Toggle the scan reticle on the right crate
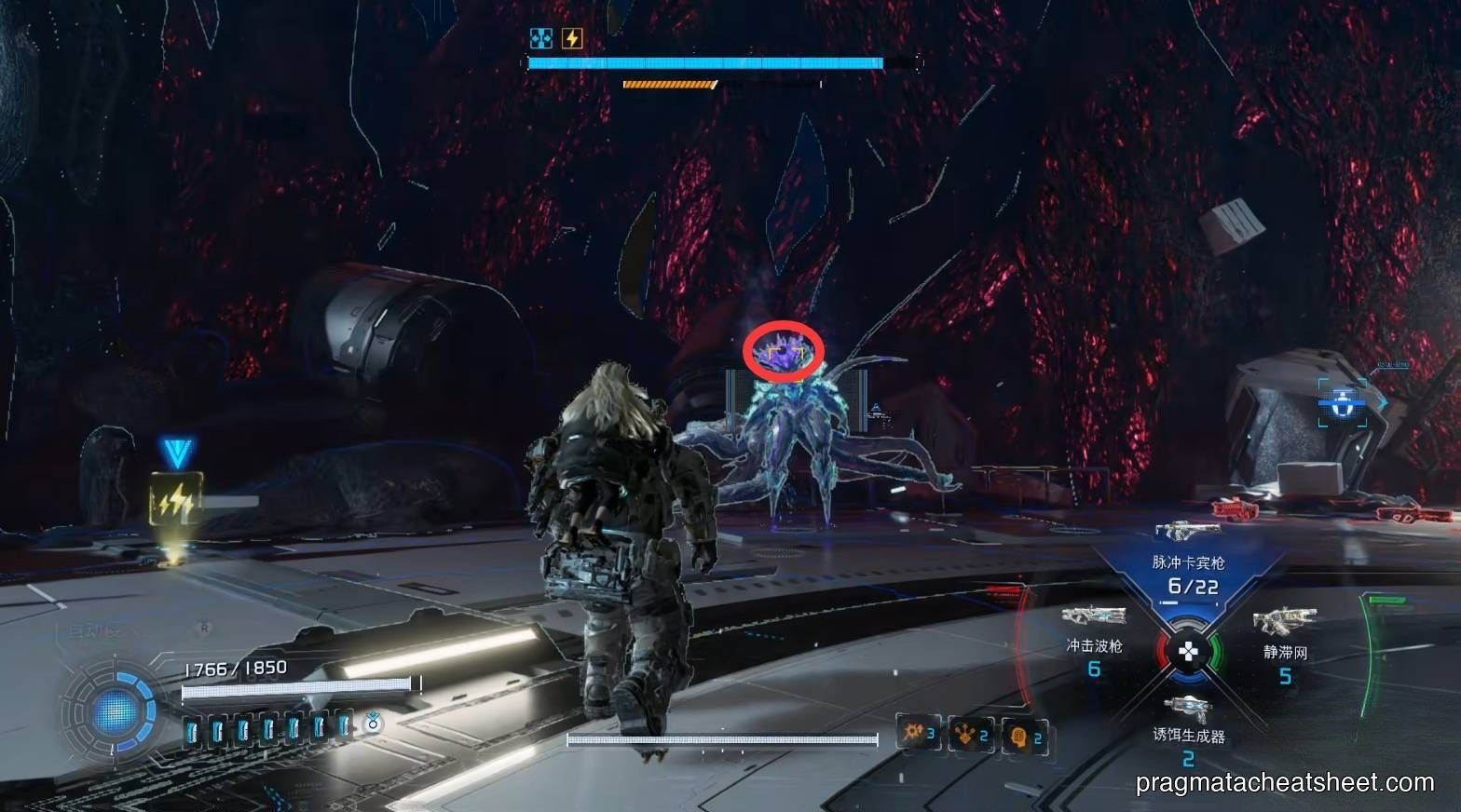Screen dimensions: 1461x812 click(x=1342, y=403)
